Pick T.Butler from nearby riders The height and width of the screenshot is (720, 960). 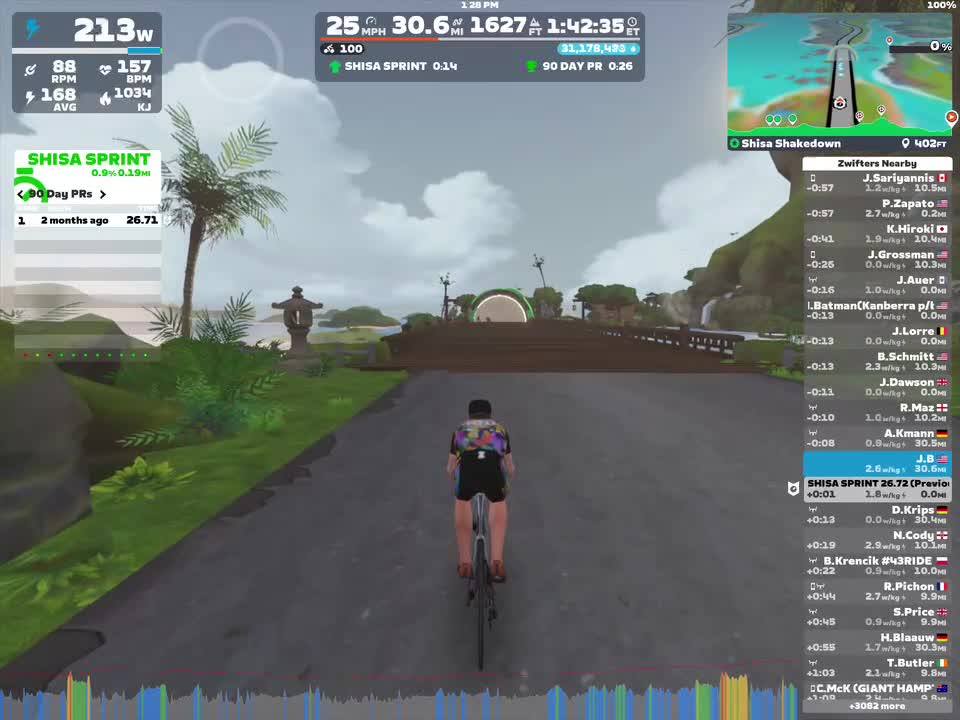tap(877, 668)
